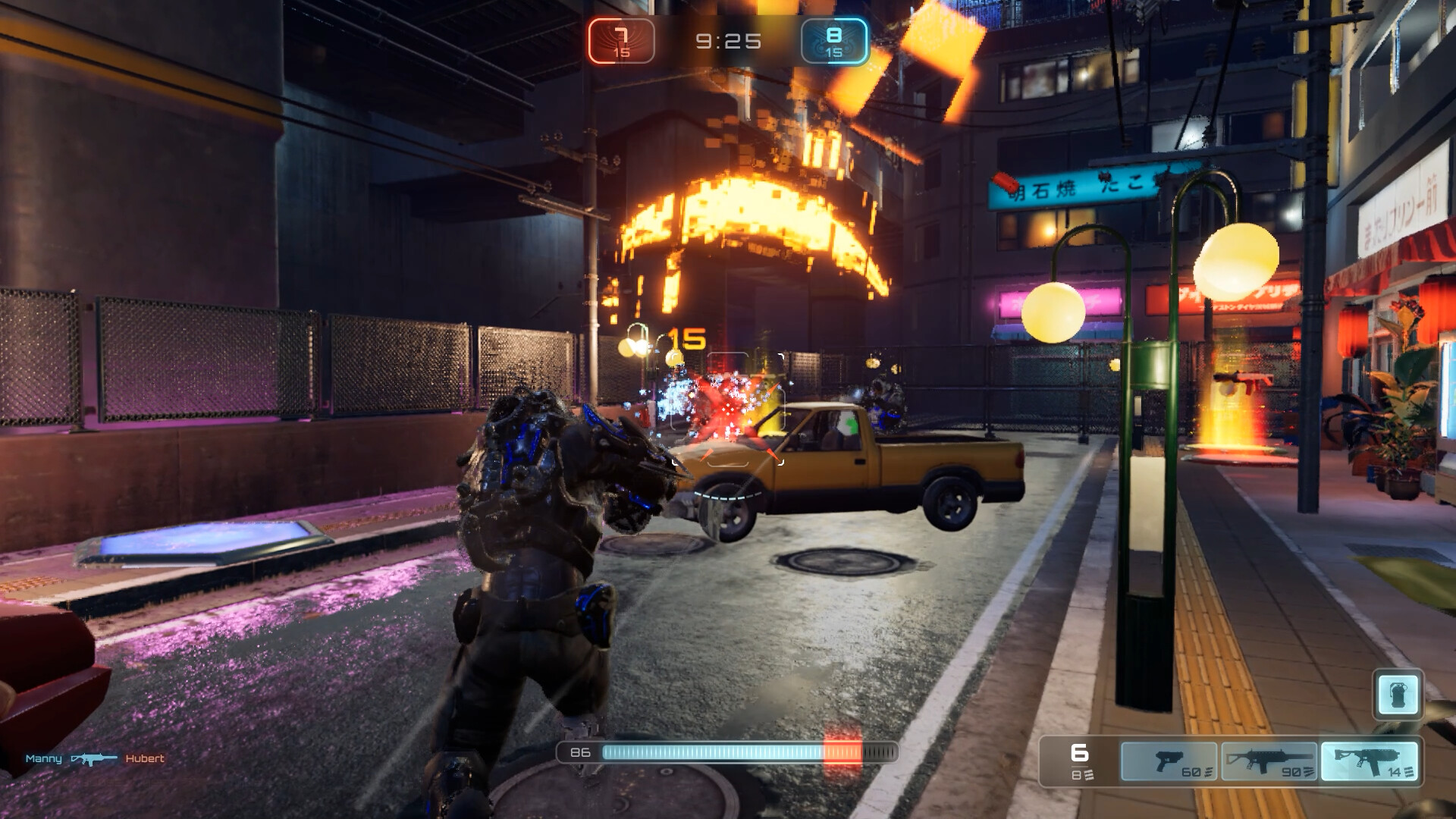
Task: Select the pistol weapon slot
Action: coord(1169,761)
